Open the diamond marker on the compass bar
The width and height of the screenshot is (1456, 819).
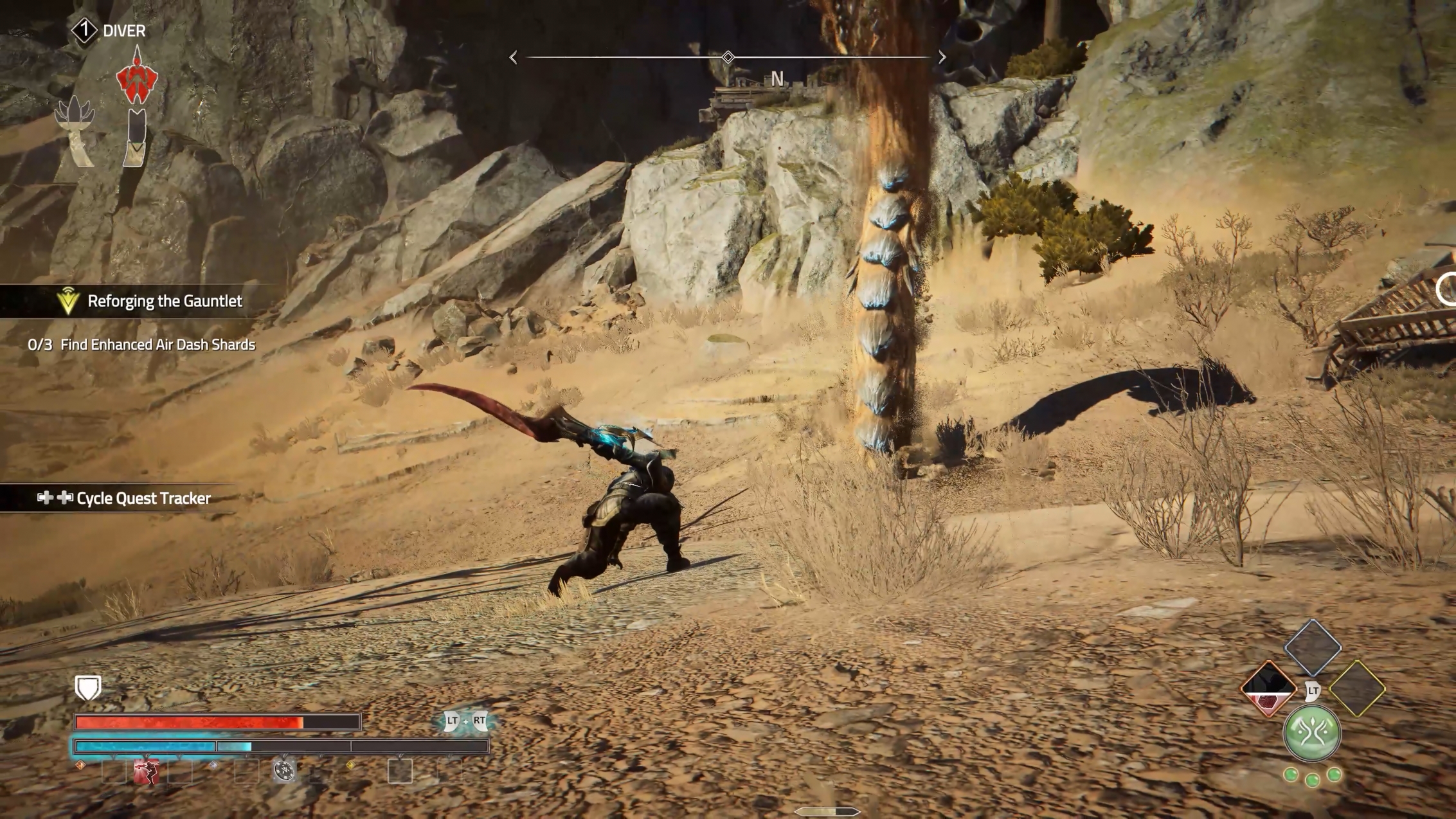[727, 57]
